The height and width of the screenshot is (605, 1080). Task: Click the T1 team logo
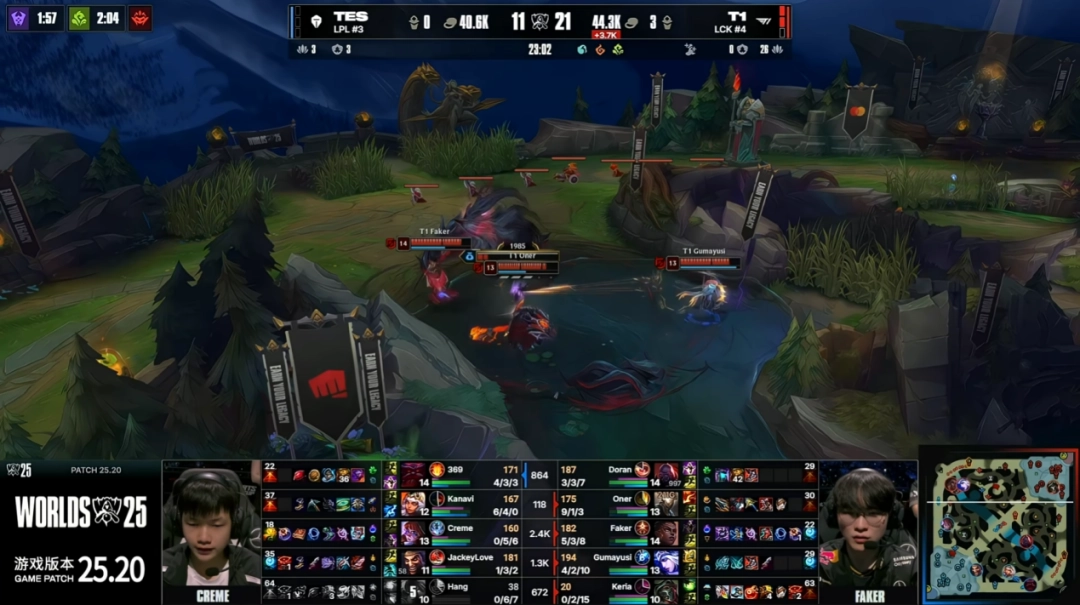[766, 21]
